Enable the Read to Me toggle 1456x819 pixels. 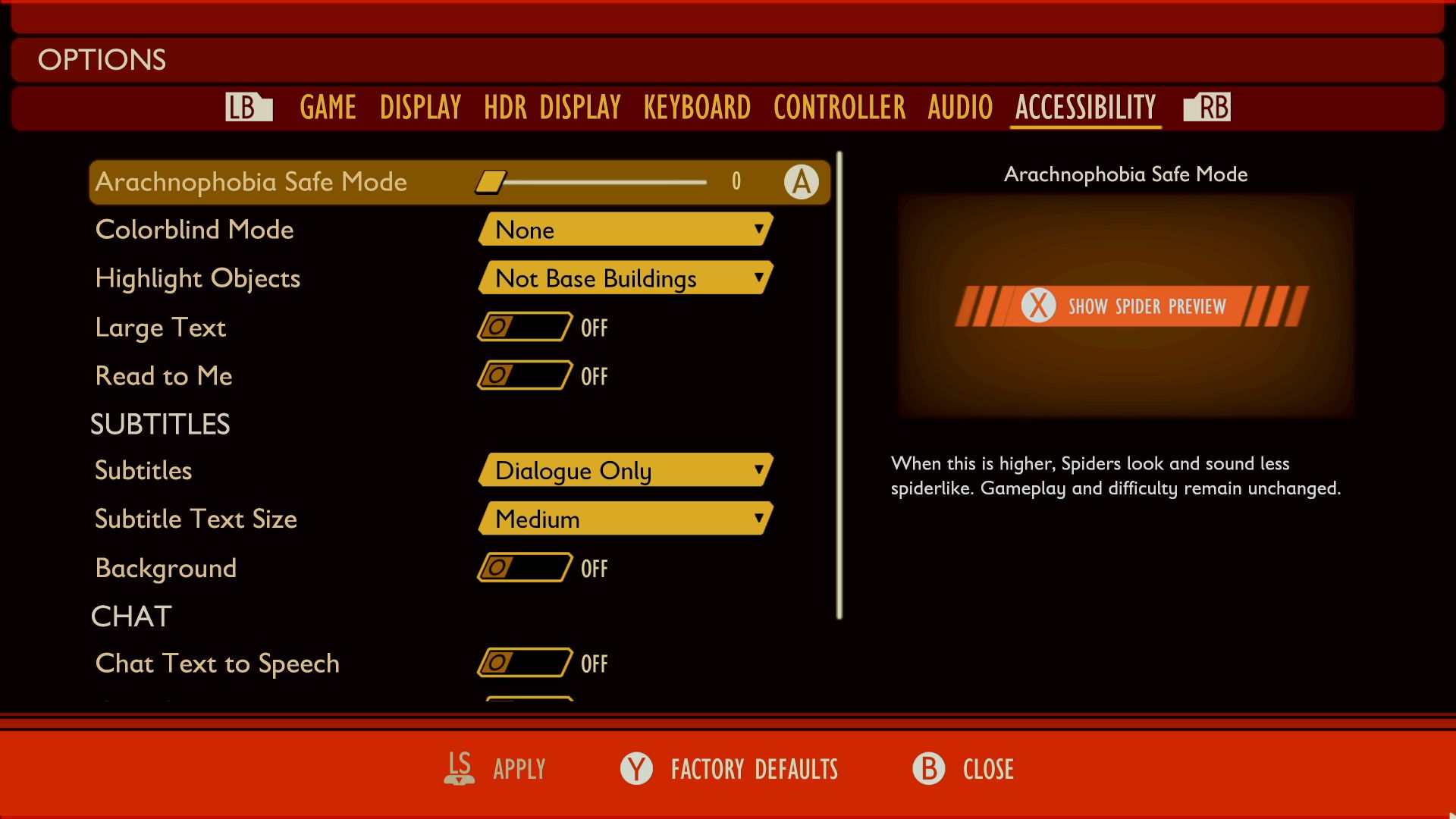tap(524, 375)
